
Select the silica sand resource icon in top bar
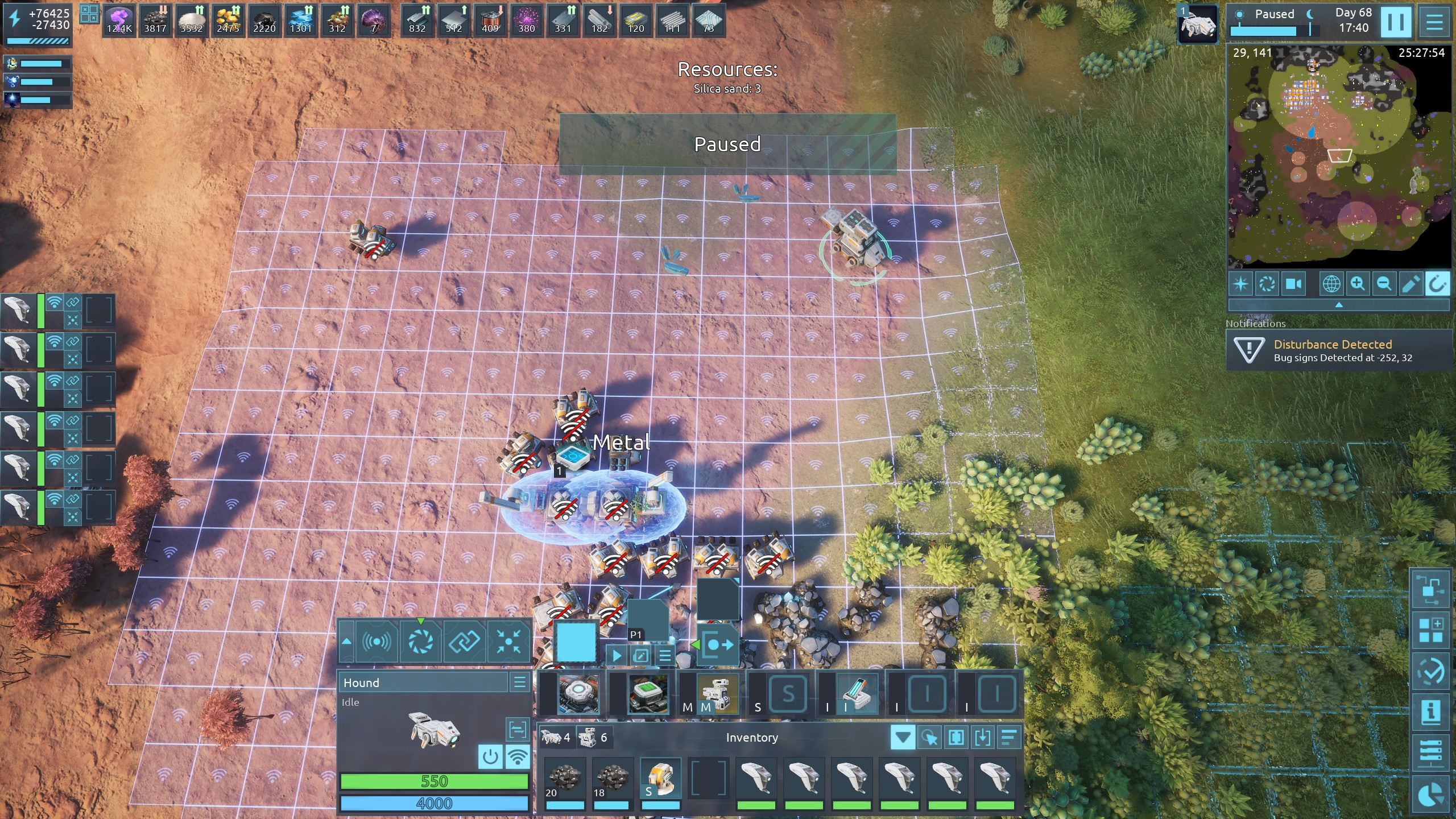(x=191, y=21)
